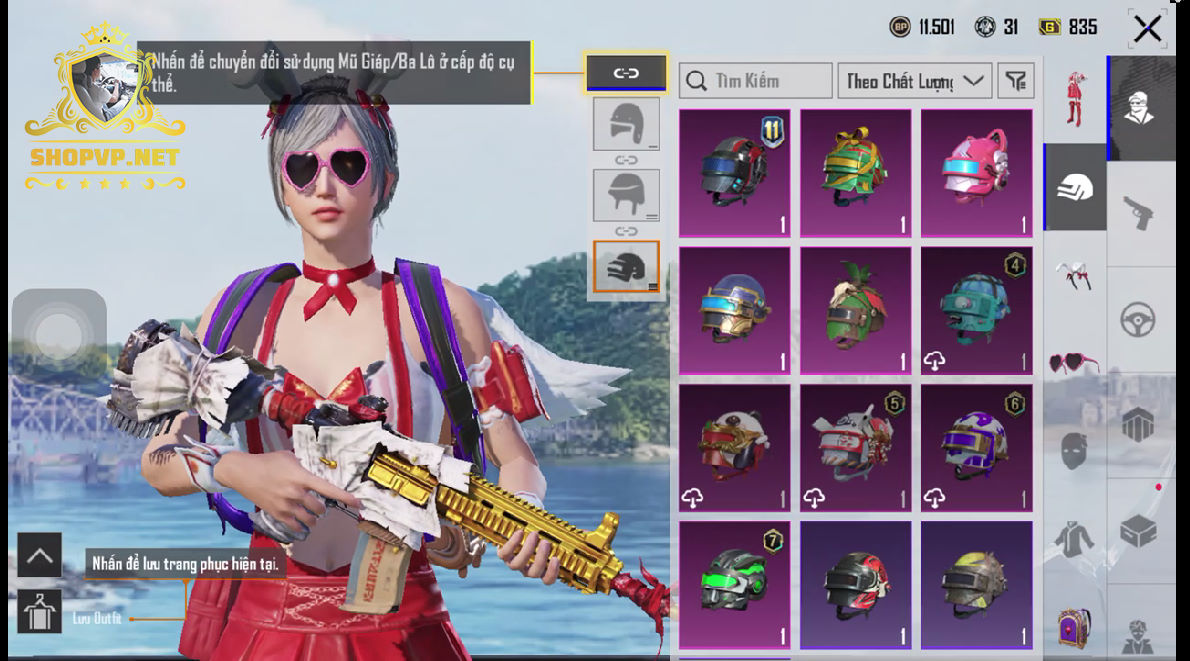Click the Tìm Kiếm search field
This screenshot has width=1190, height=661.
[755, 81]
